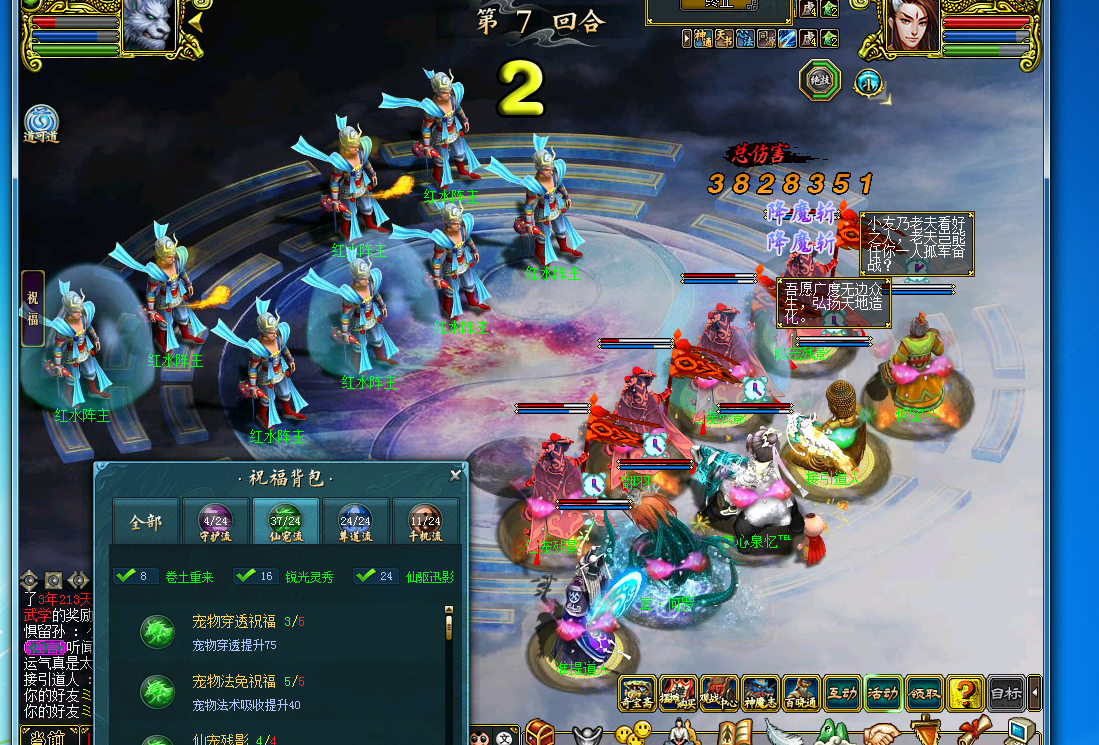This screenshot has height=745, width=1099.
Task: Click the 互动 button
Action: tap(842, 693)
